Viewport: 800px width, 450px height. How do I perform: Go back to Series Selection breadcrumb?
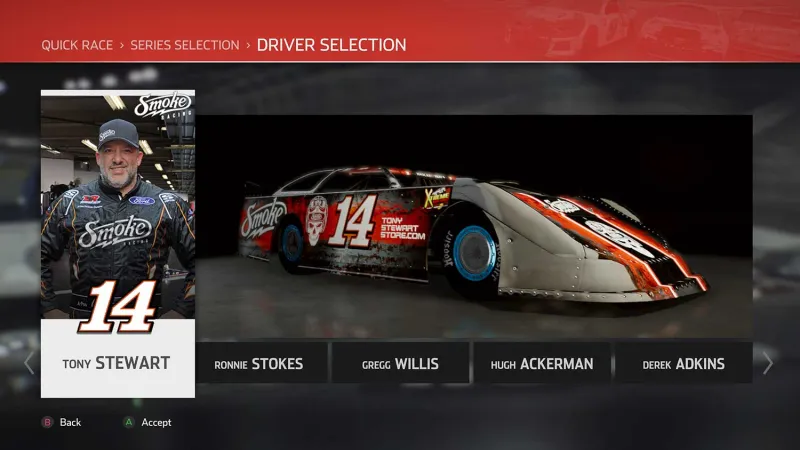pyautogui.click(x=185, y=45)
